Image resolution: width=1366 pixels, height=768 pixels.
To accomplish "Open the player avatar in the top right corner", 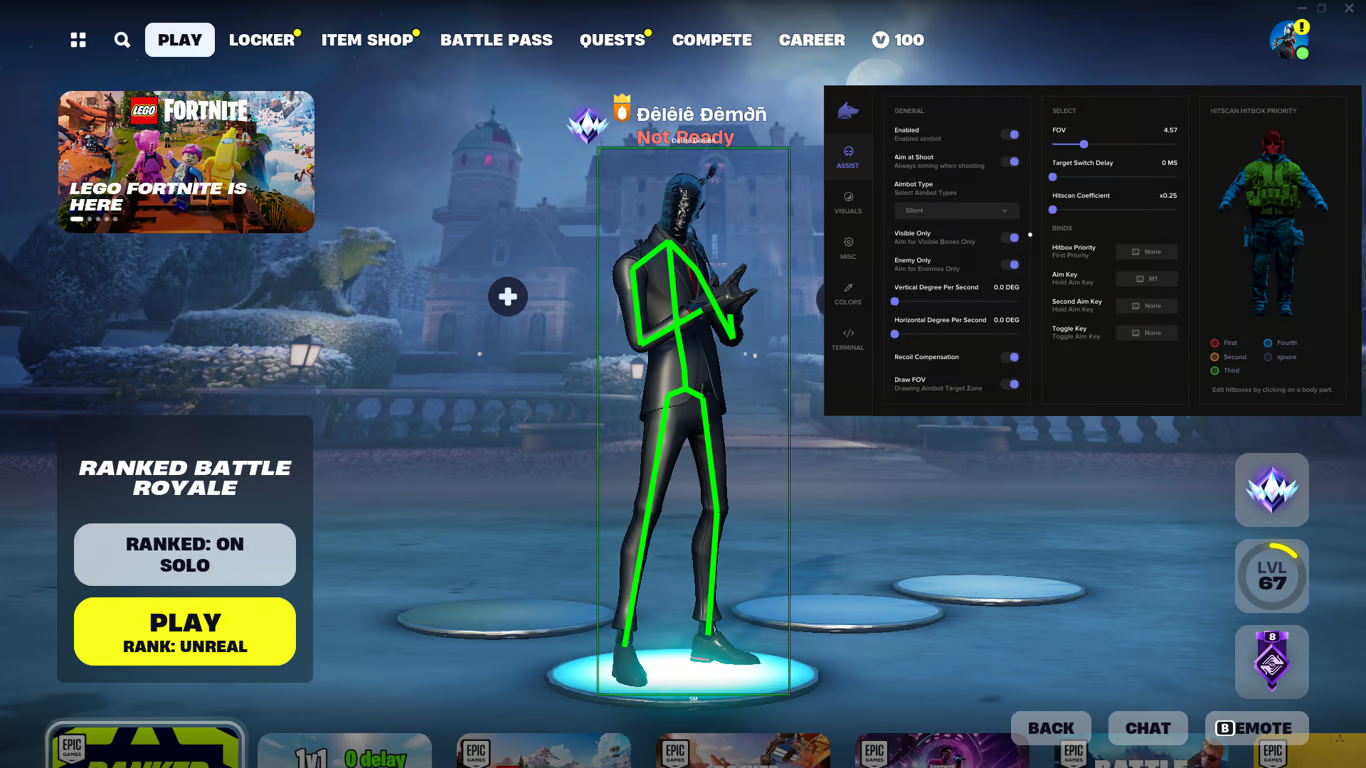I will [x=1289, y=39].
